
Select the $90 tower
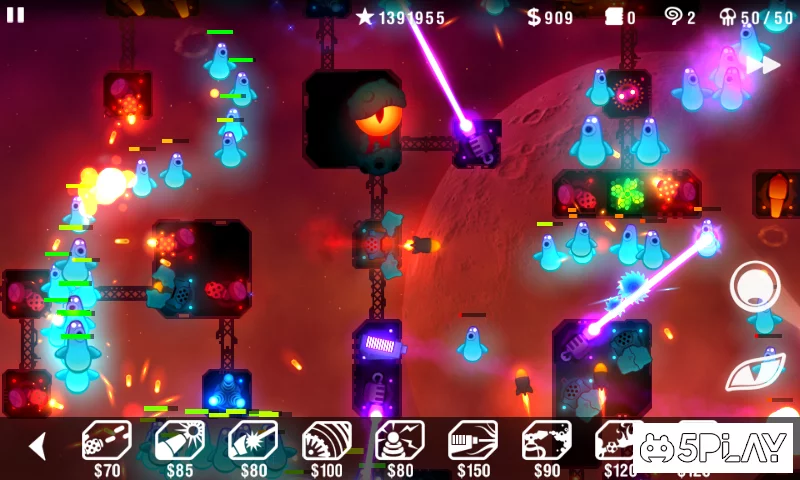(x=547, y=441)
